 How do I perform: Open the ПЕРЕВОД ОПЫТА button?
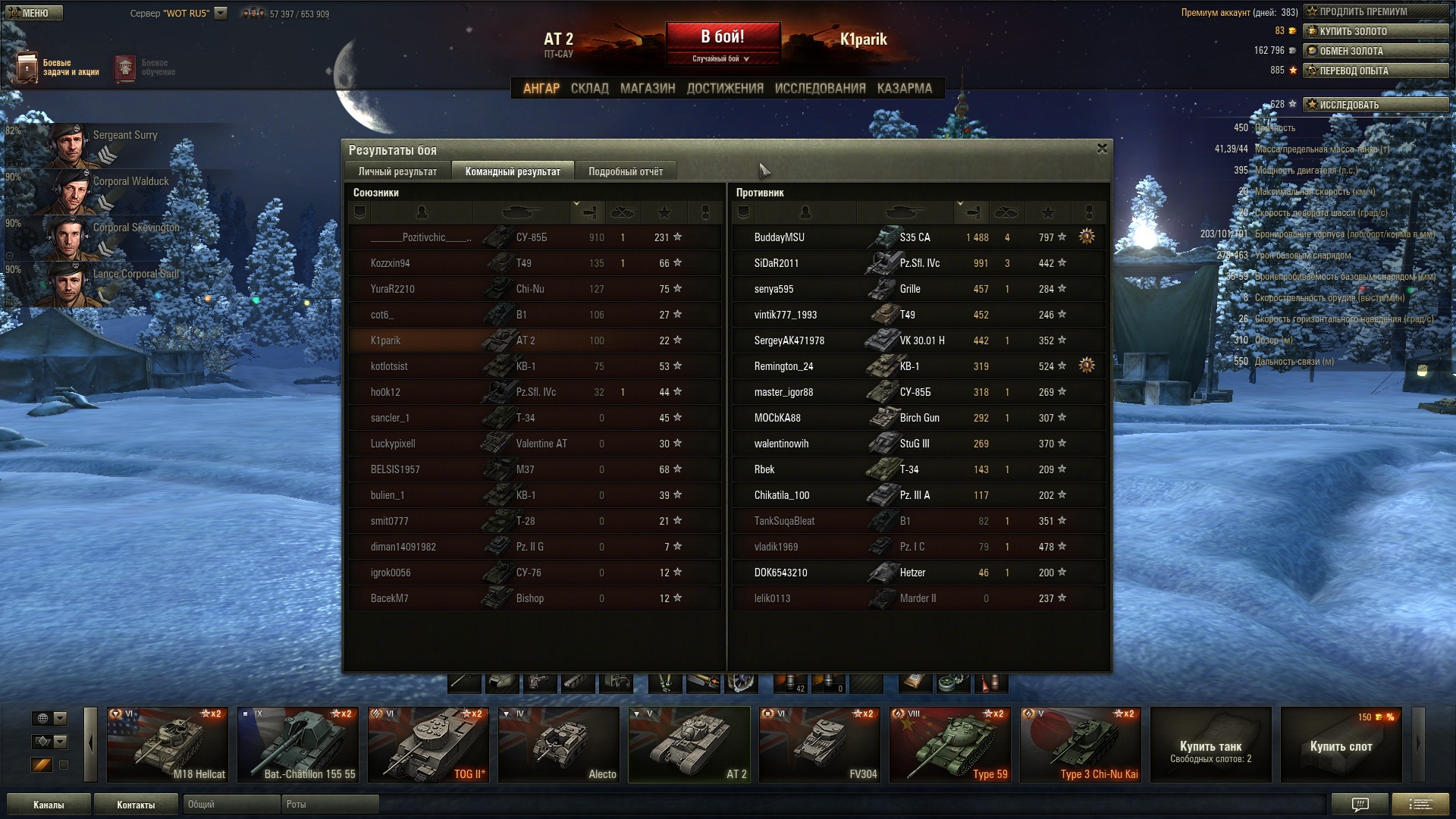1376,71
